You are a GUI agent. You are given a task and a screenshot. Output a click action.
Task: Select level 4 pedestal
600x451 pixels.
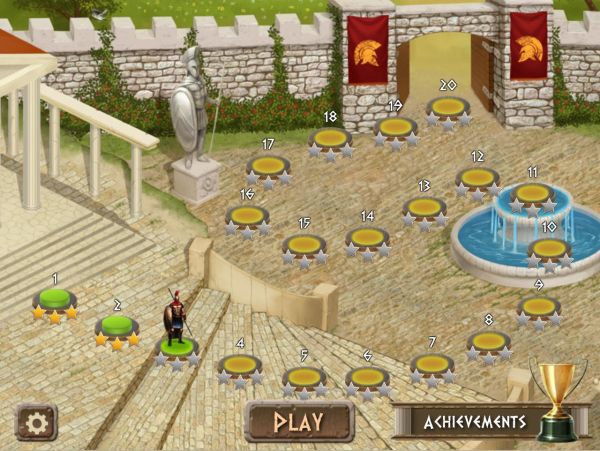[x=240, y=365]
